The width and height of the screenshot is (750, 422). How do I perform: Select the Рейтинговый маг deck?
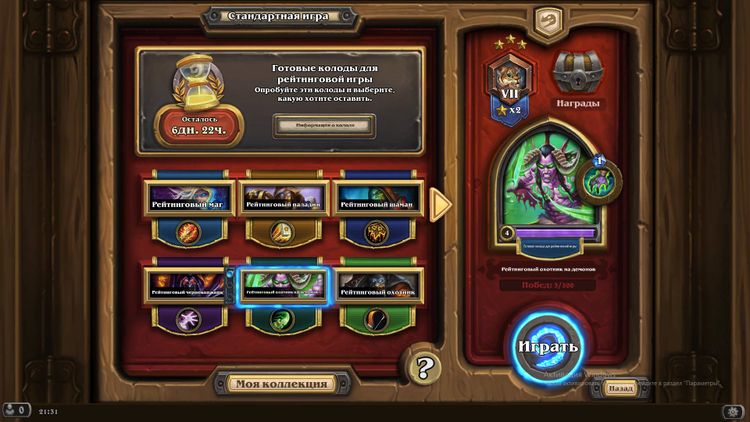coord(187,203)
